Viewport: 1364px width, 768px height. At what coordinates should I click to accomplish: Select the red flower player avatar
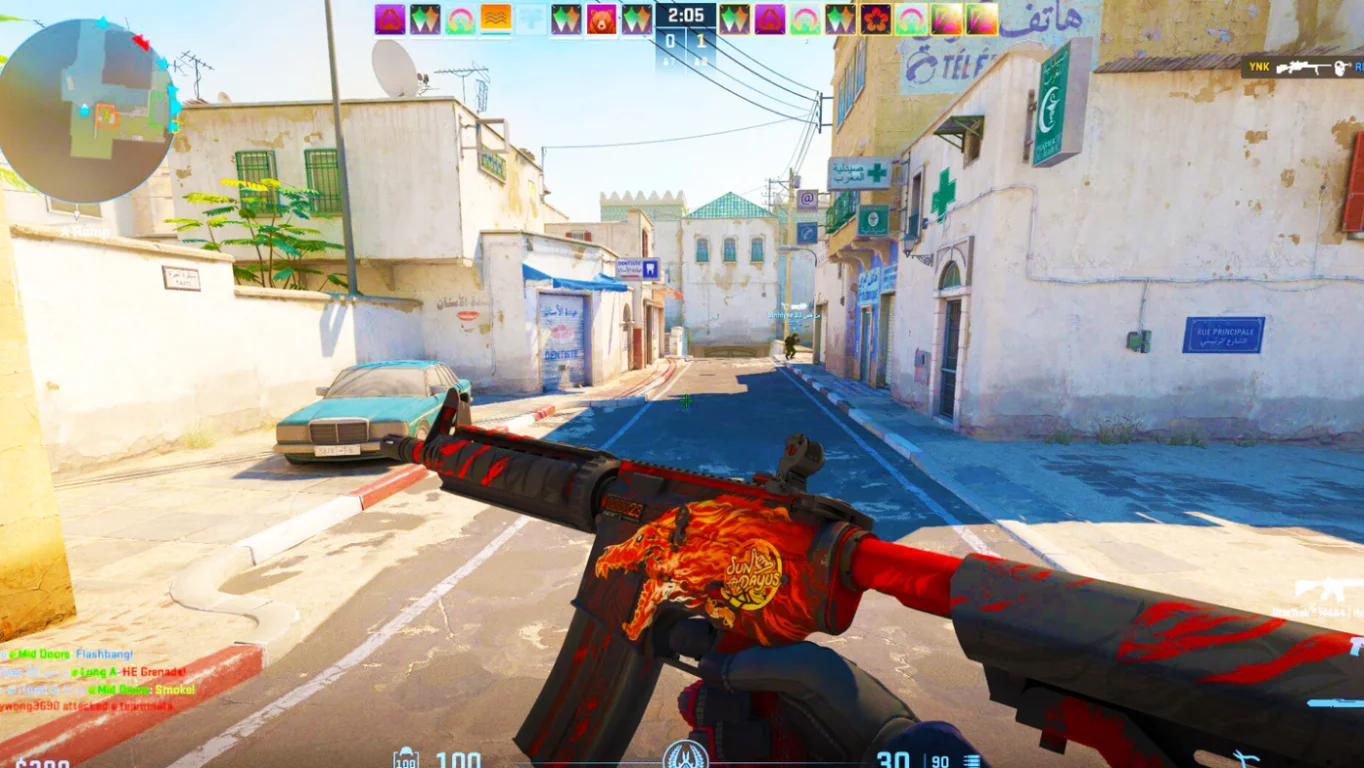point(875,19)
